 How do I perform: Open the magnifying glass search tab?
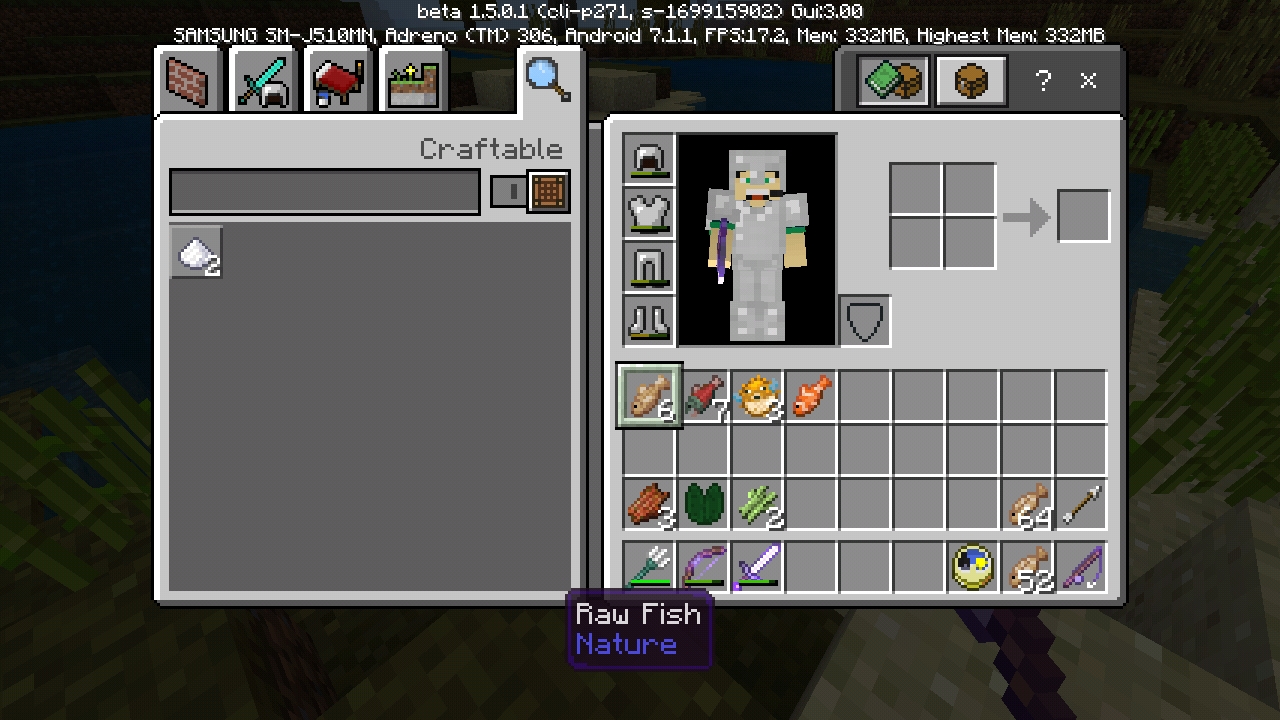(548, 80)
